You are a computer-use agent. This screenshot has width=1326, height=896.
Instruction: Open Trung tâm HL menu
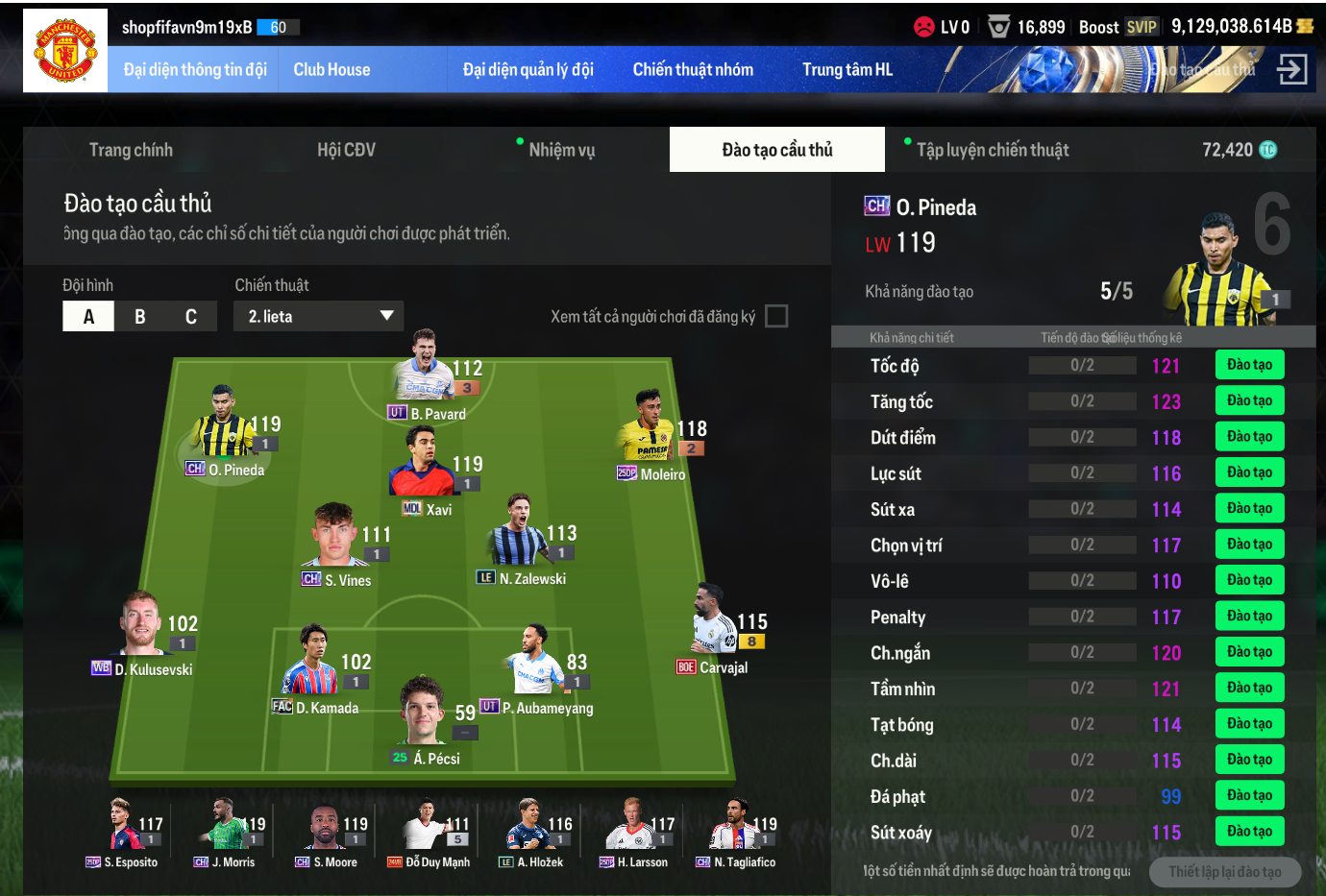point(847,70)
